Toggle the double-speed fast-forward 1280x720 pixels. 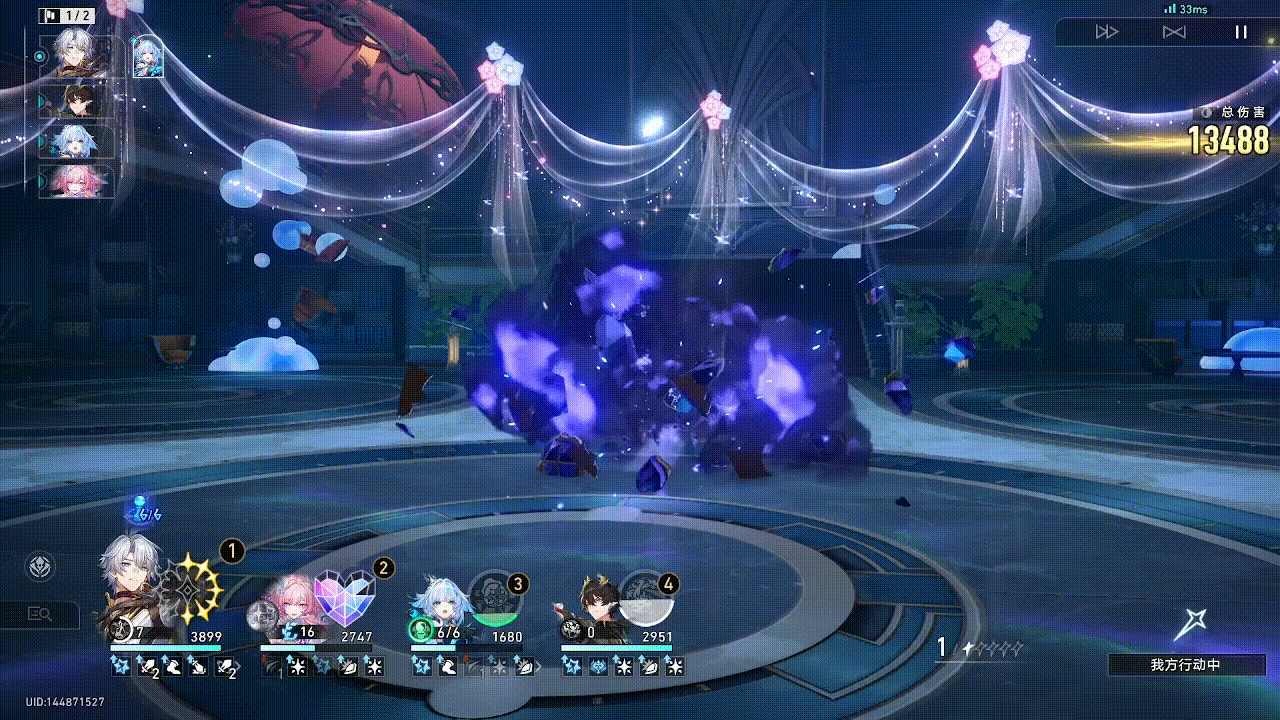click(x=1107, y=32)
